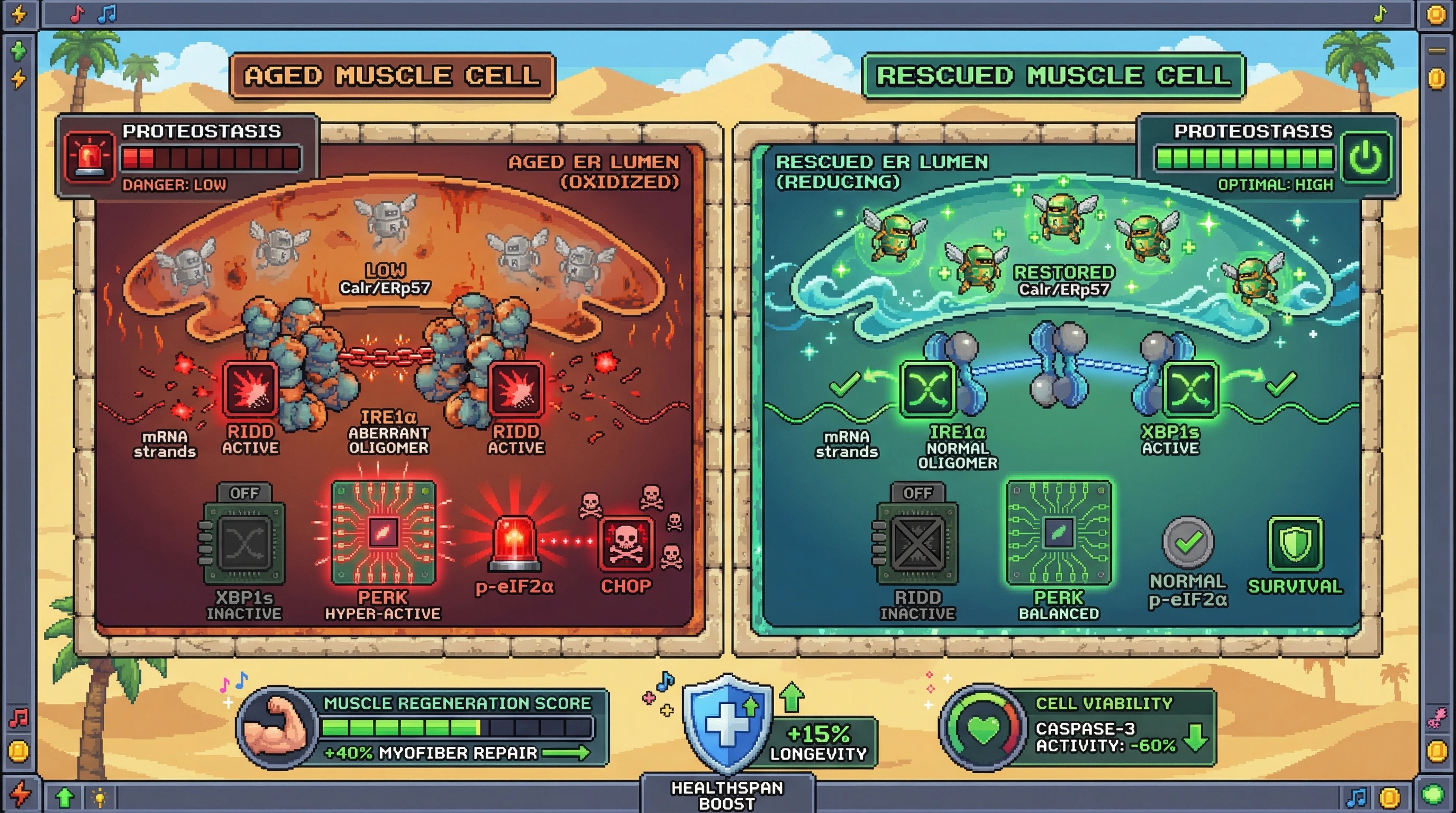This screenshot has width=1456, height=813.
Task: Select the flexed arm muscle regeneration icon
Action: pos(276,727)
